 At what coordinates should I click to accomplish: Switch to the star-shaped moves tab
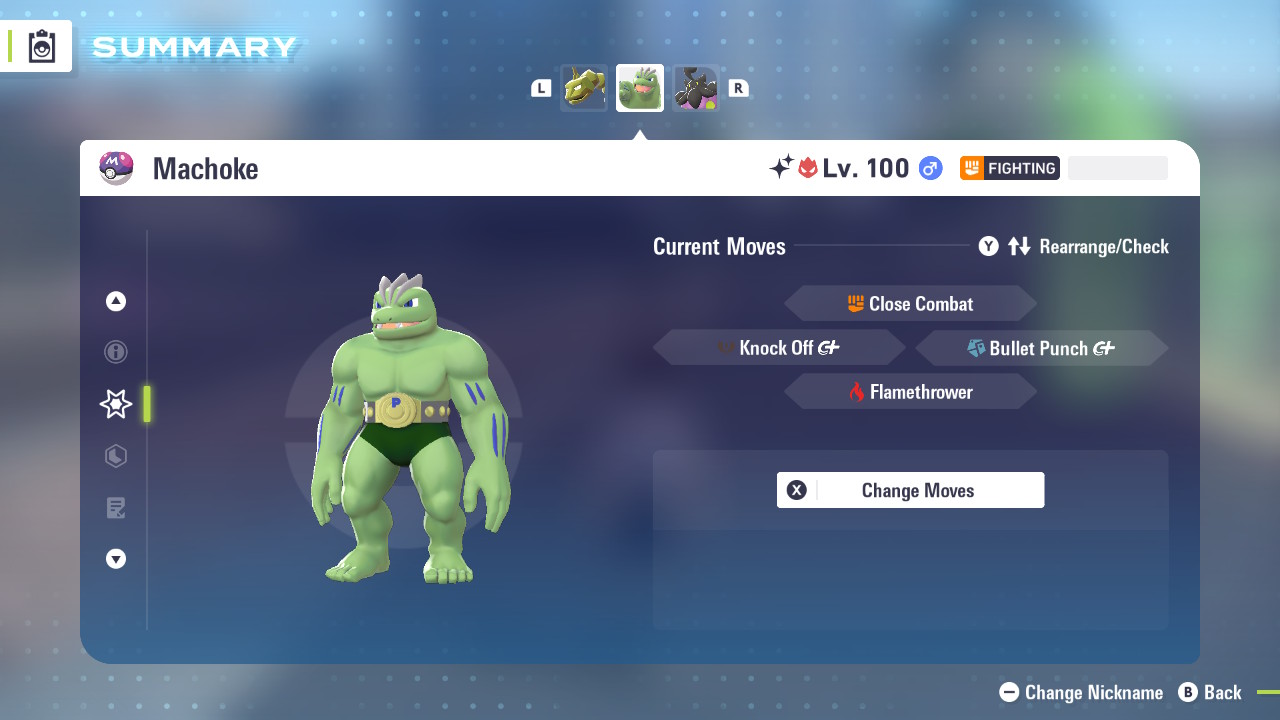click(116, 404)
